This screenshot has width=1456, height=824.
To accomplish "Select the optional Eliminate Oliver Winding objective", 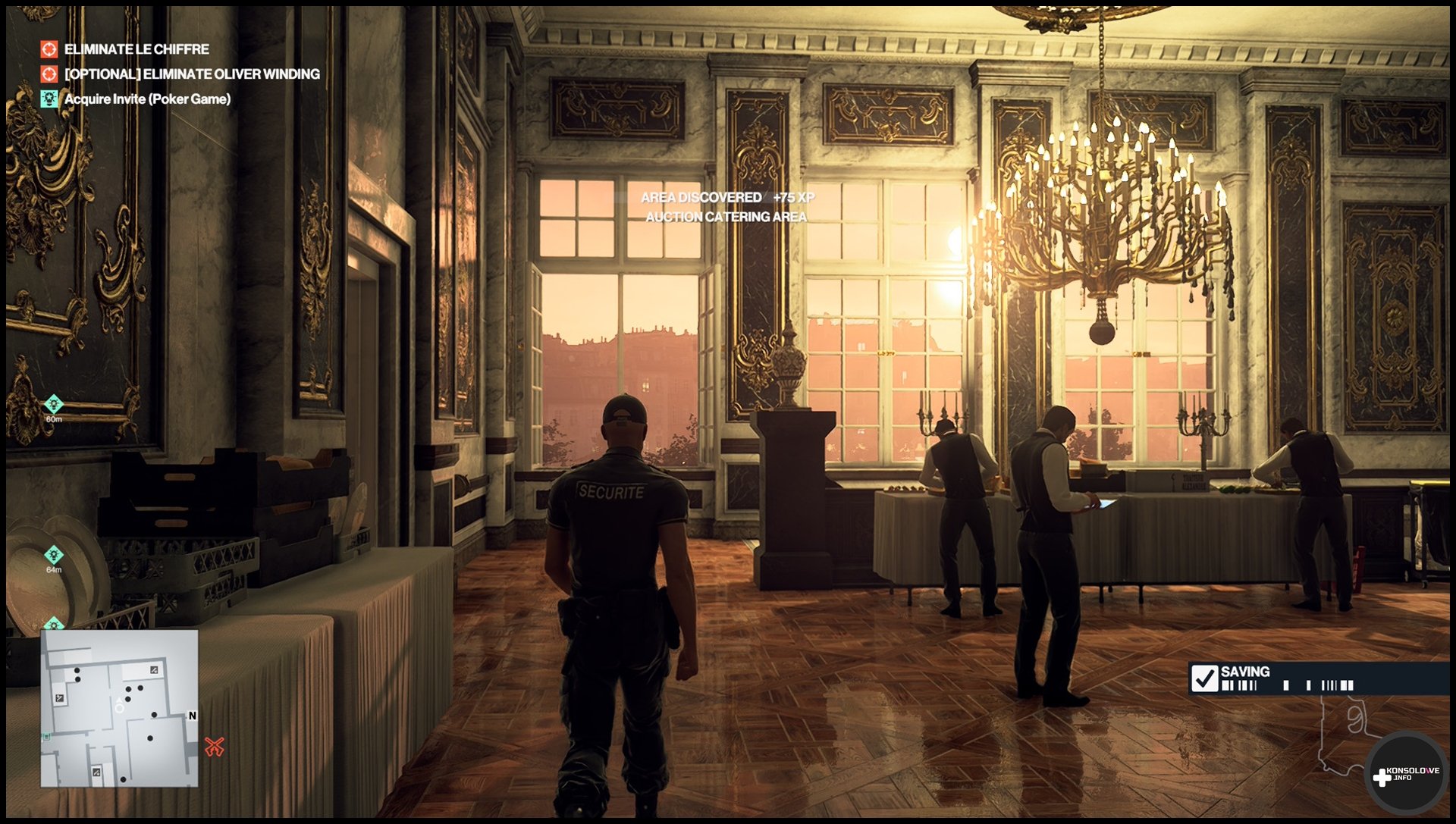I will (191, 74).
